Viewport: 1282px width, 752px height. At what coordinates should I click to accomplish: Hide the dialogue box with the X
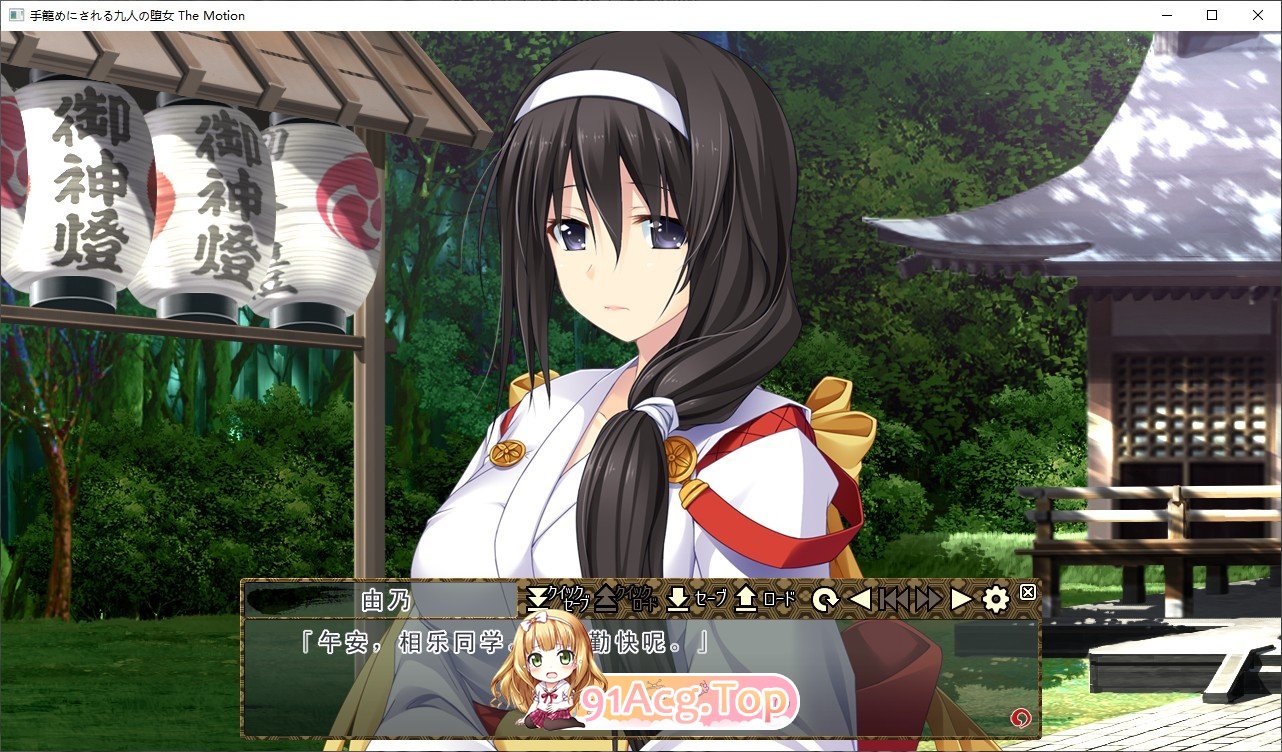click(x=1027, y=593)
